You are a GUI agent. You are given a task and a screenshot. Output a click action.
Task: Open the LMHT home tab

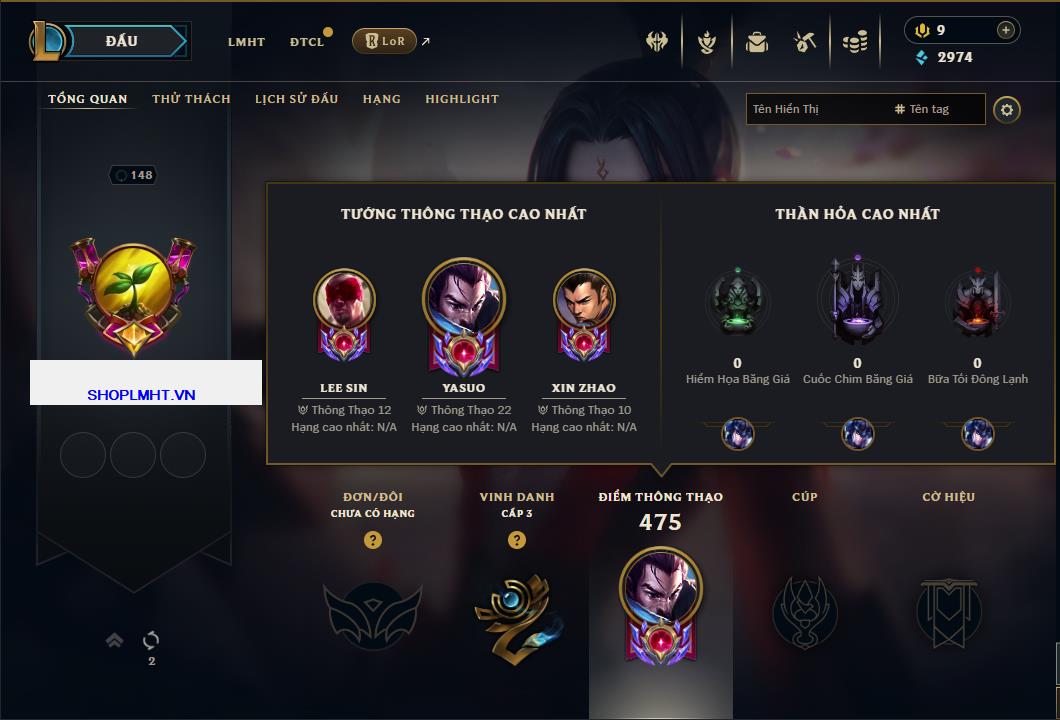point(246,42)
